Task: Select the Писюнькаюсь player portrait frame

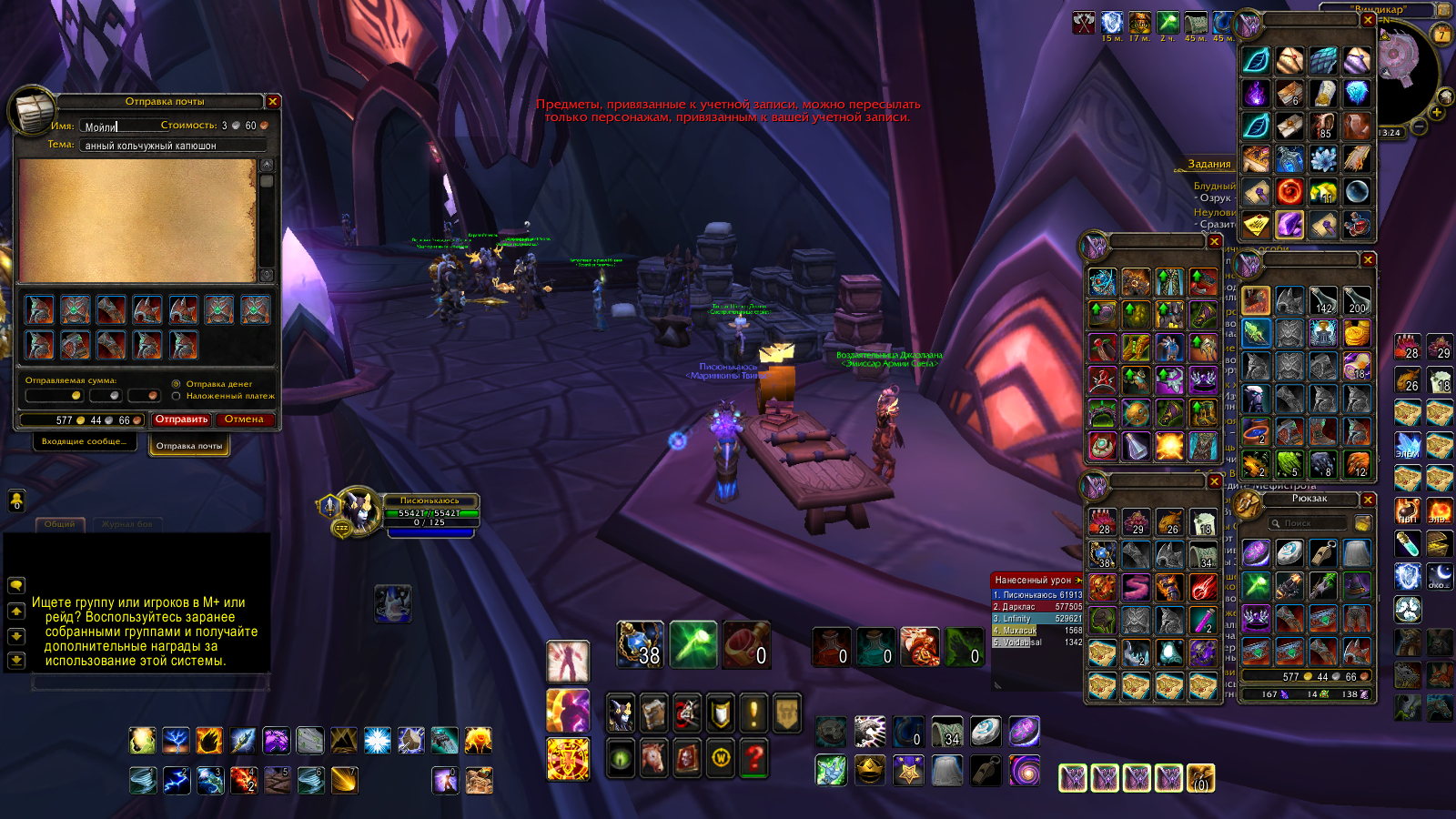Action: click(359, 511)
